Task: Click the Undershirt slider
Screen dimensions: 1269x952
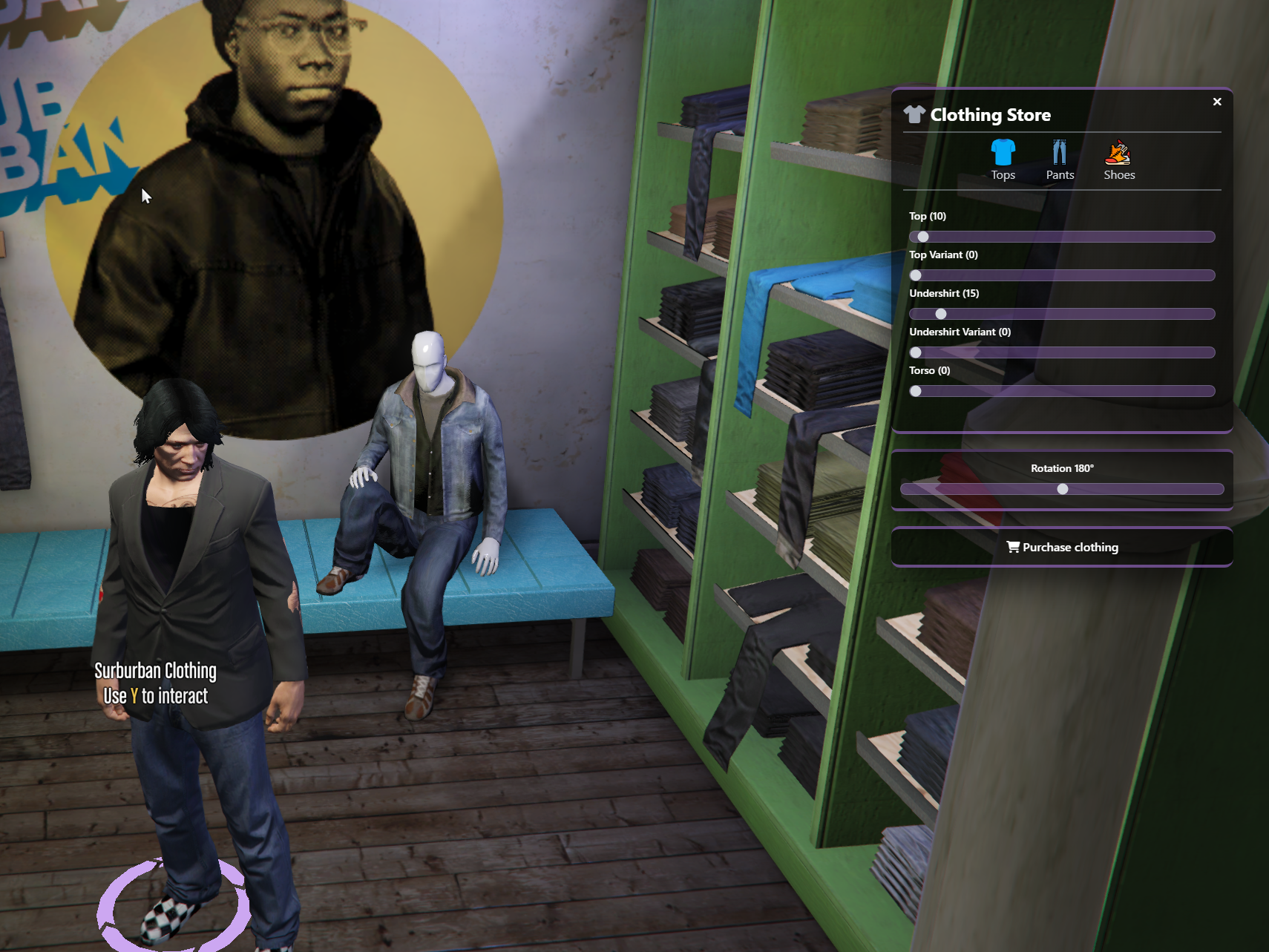Action: tap(1062, 314)
